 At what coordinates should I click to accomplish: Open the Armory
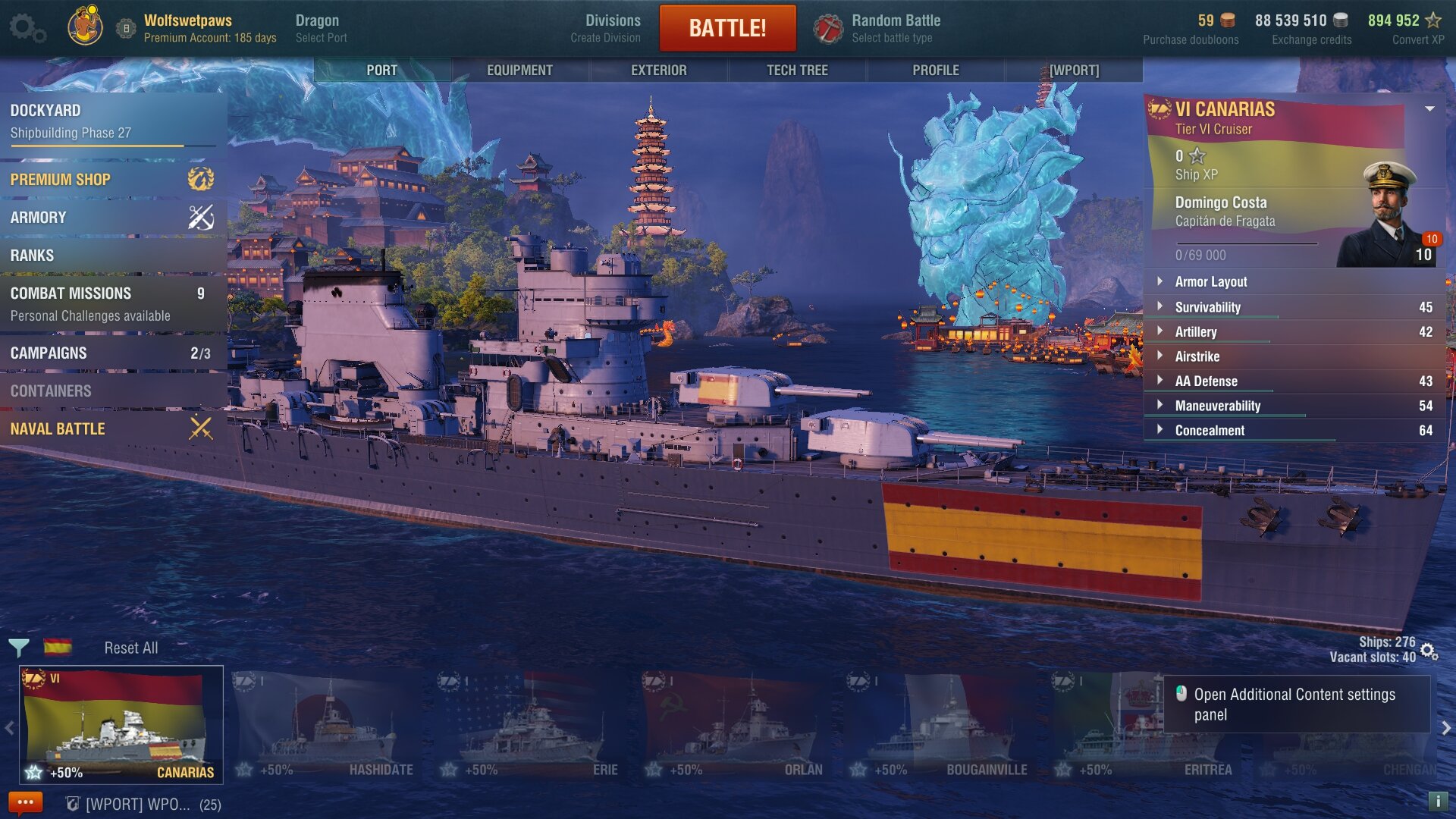(114, 218)
